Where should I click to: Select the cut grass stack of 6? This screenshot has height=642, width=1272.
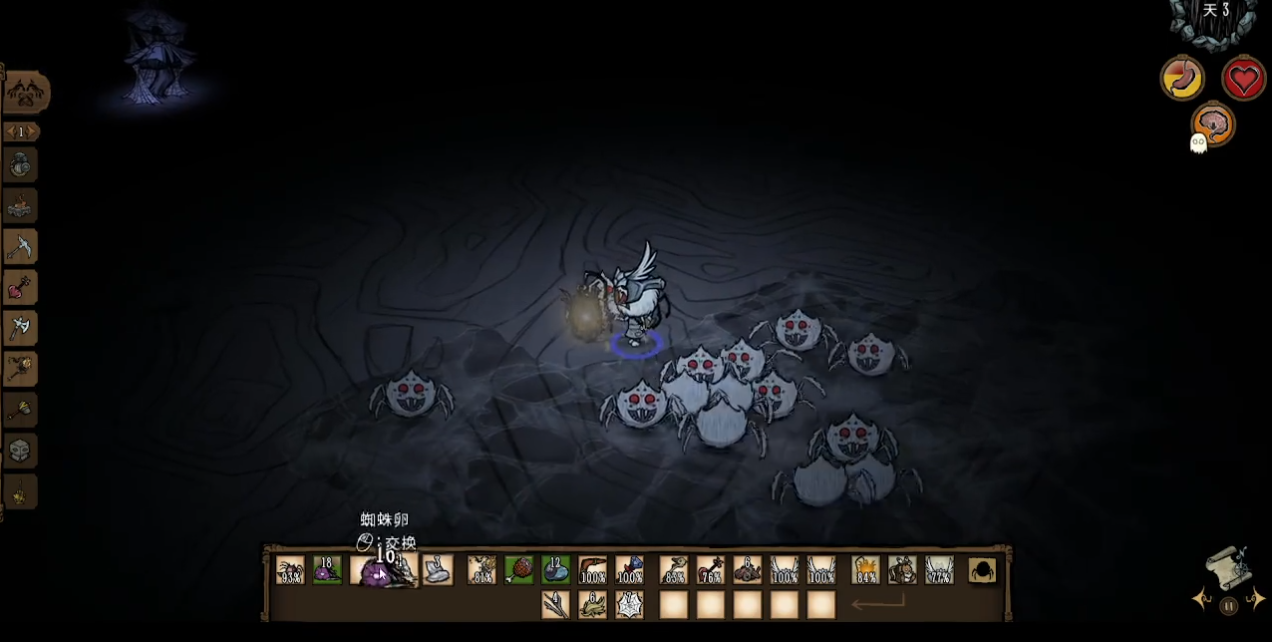593,604
